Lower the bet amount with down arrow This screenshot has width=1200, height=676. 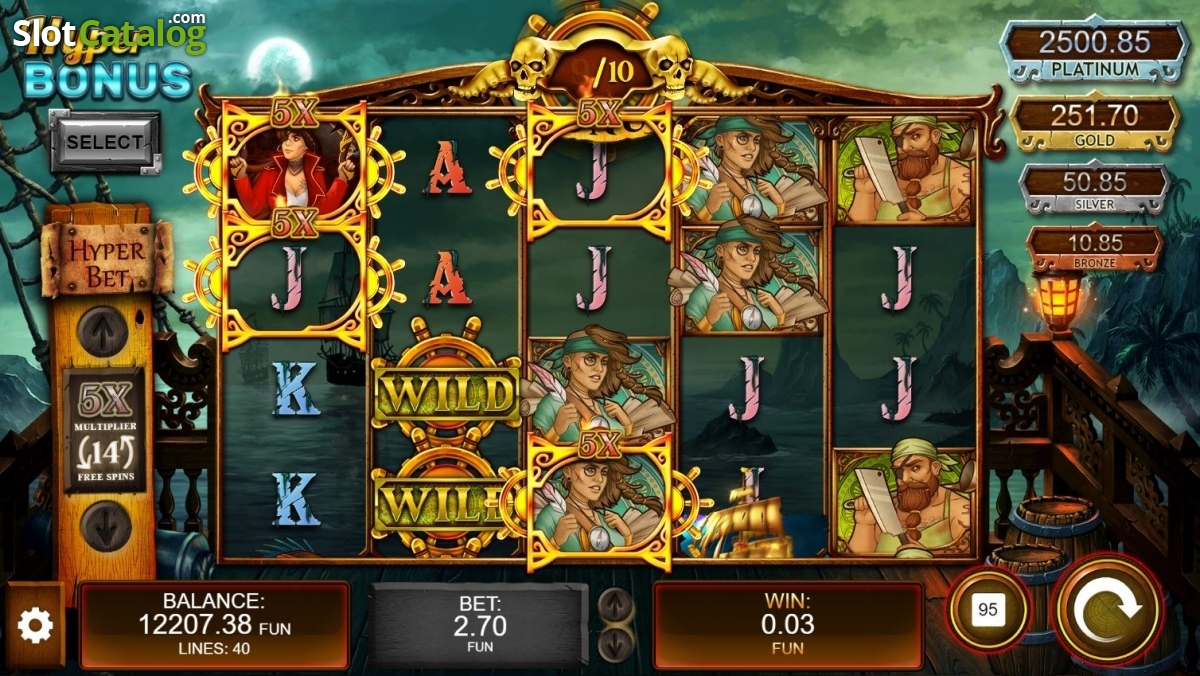(615, 643)
